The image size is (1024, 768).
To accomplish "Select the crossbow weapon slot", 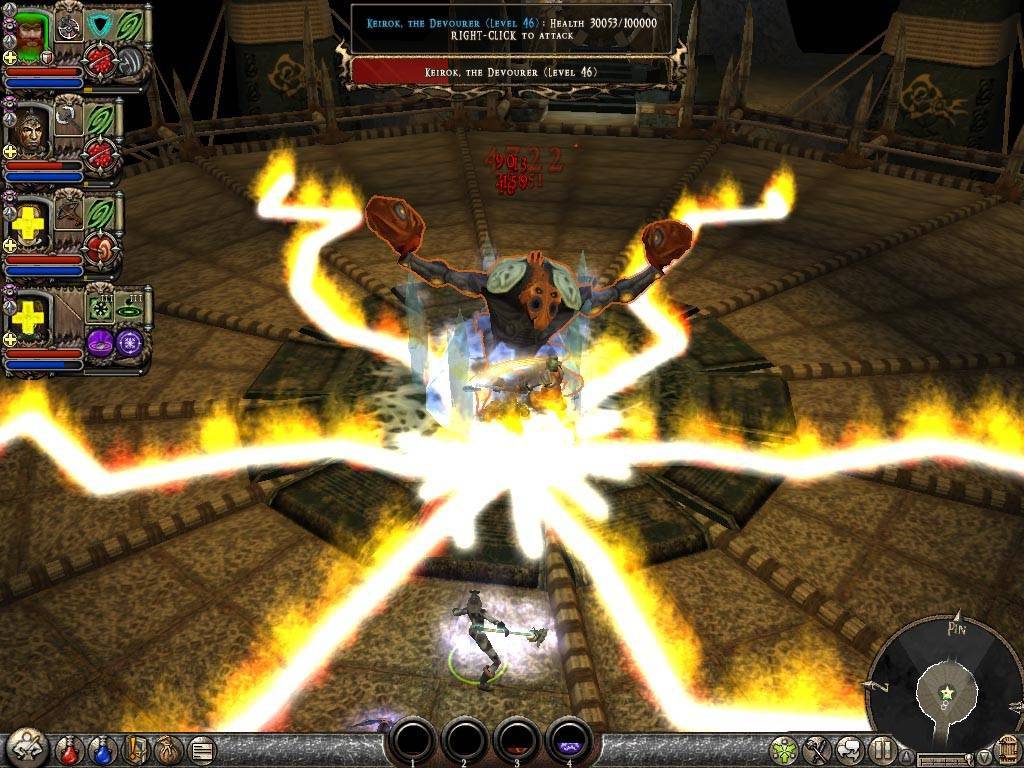I will pyautogui.click(x=68, y=211).
